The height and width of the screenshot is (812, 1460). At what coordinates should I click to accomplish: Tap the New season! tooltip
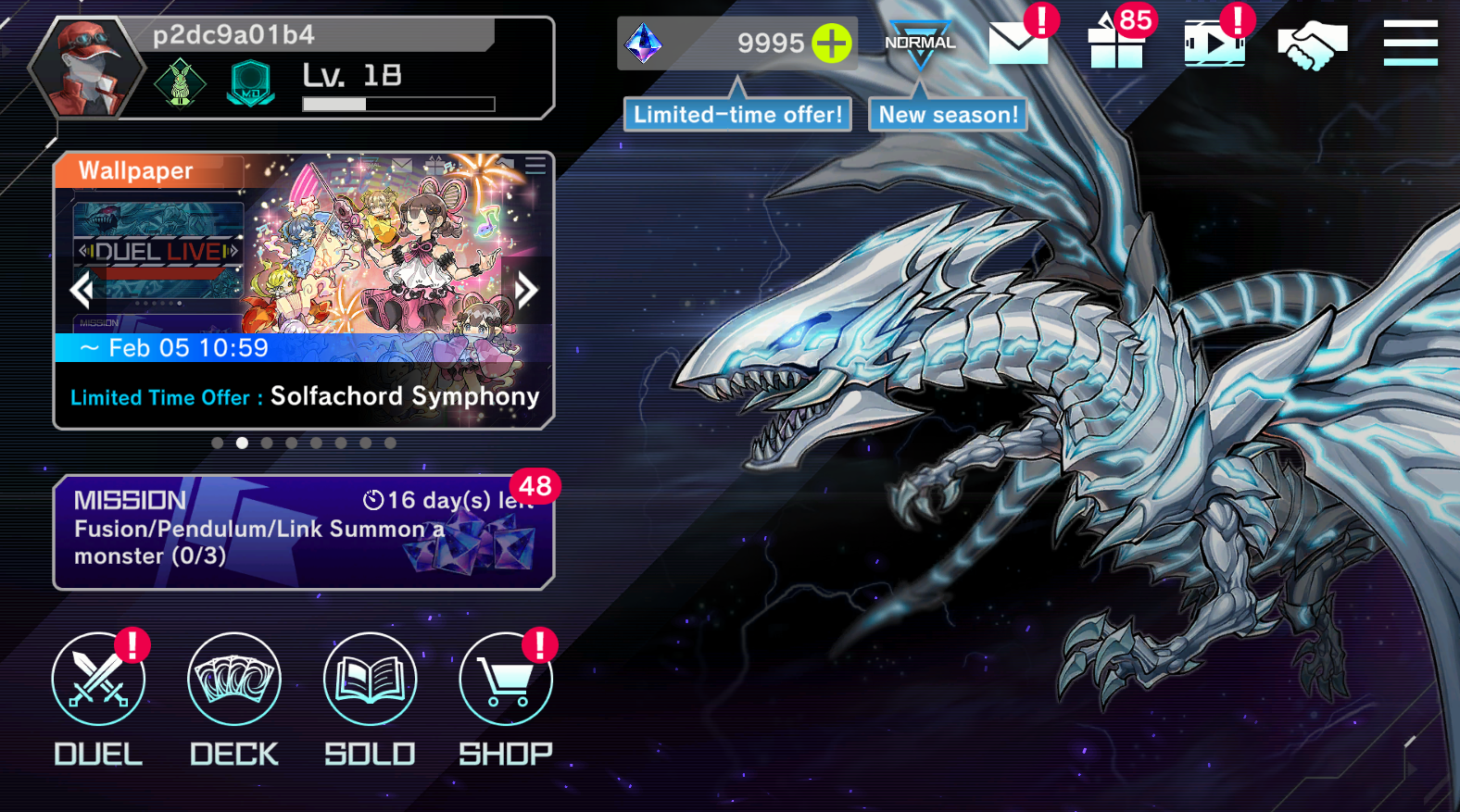pyautogui.click(x=948, y=115)
